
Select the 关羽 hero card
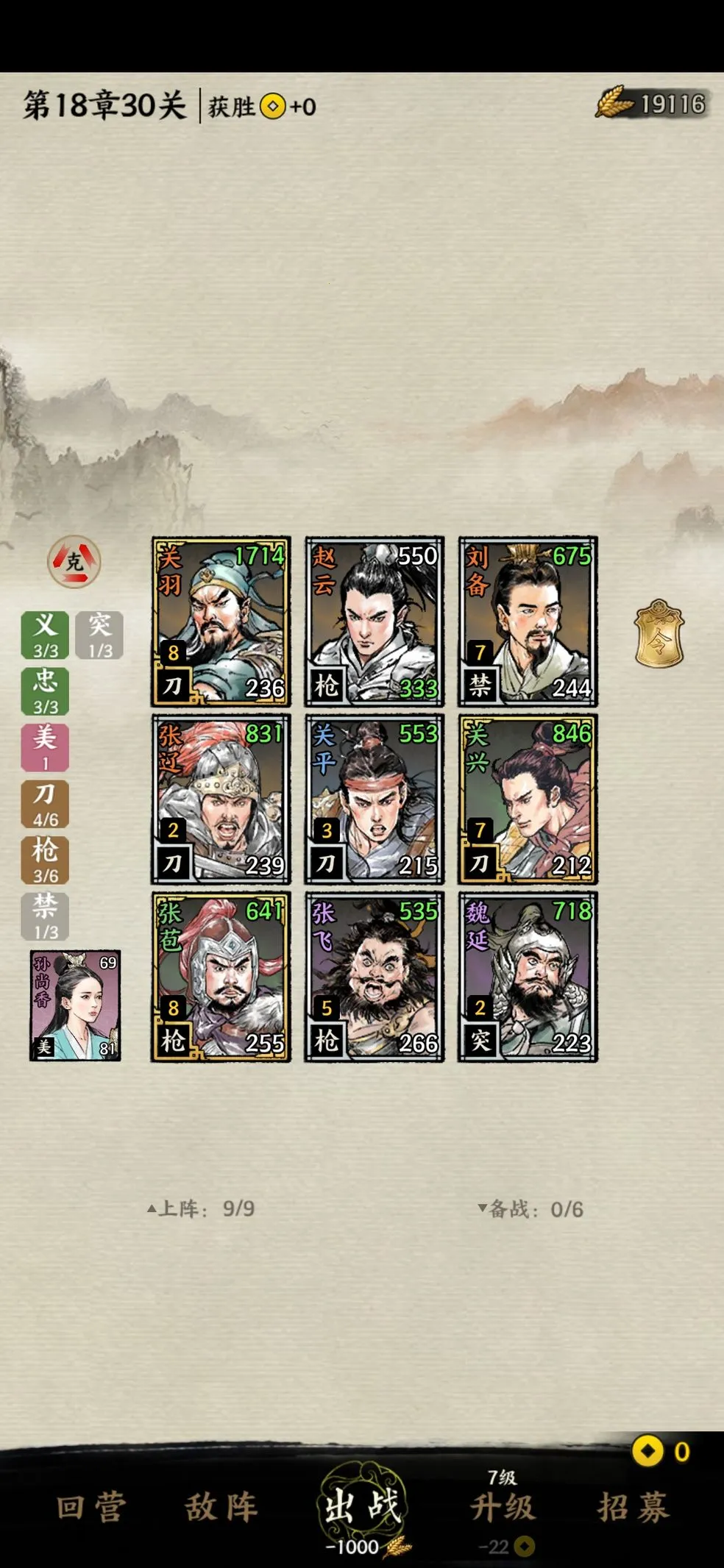click(221, 621)
